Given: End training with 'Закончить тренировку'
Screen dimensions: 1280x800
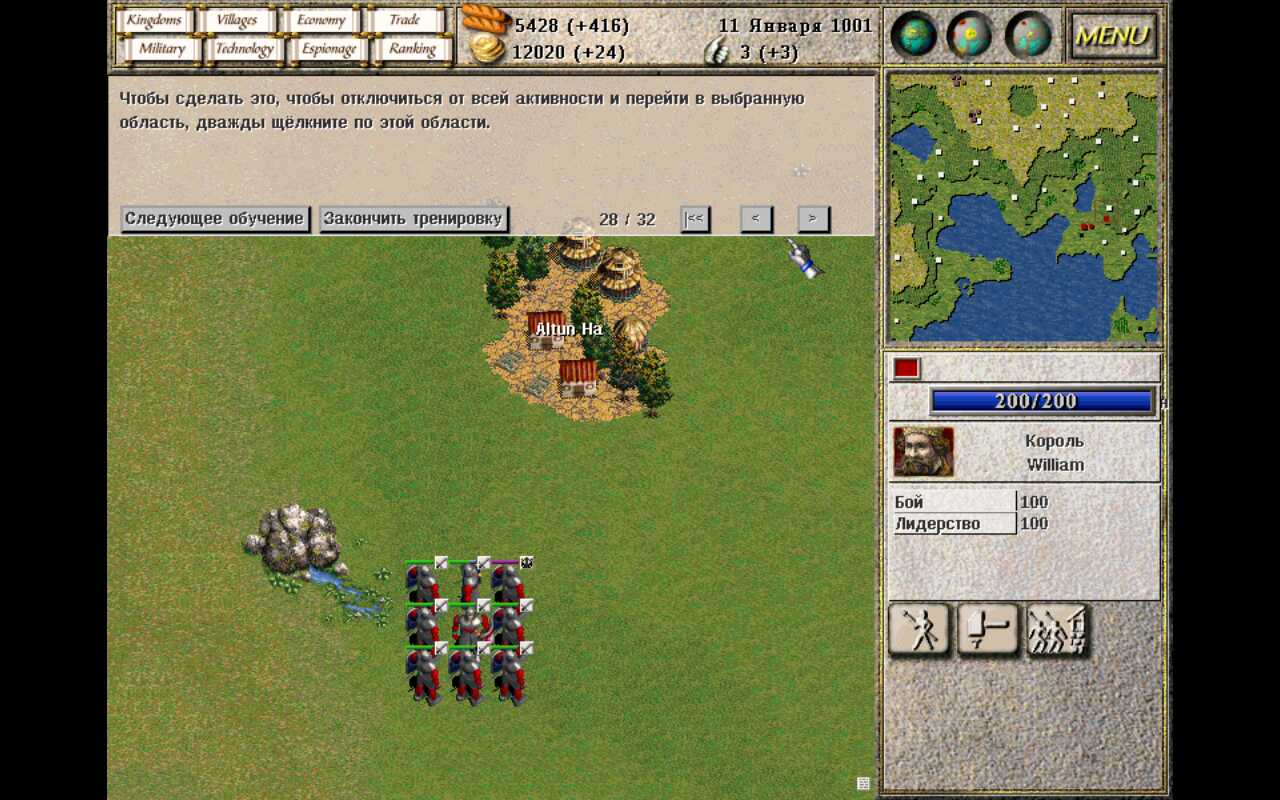Looking at the screenshot, I should (414, 219).
